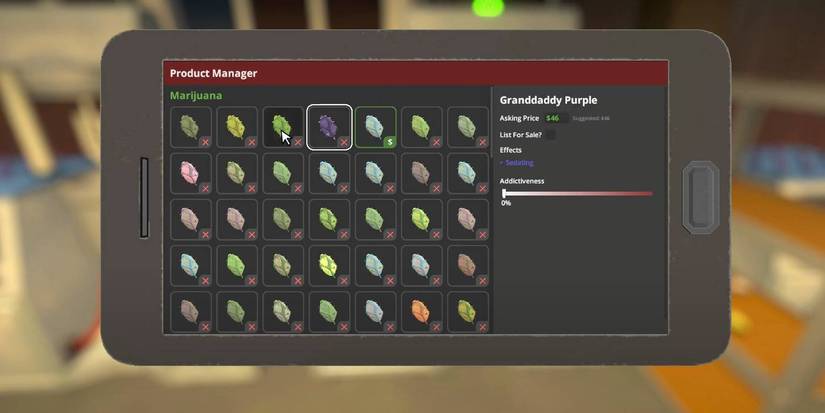Screen dimensions: 825x413
Task: Choose the product marked with green dollar badge
Action: (375, 127)
